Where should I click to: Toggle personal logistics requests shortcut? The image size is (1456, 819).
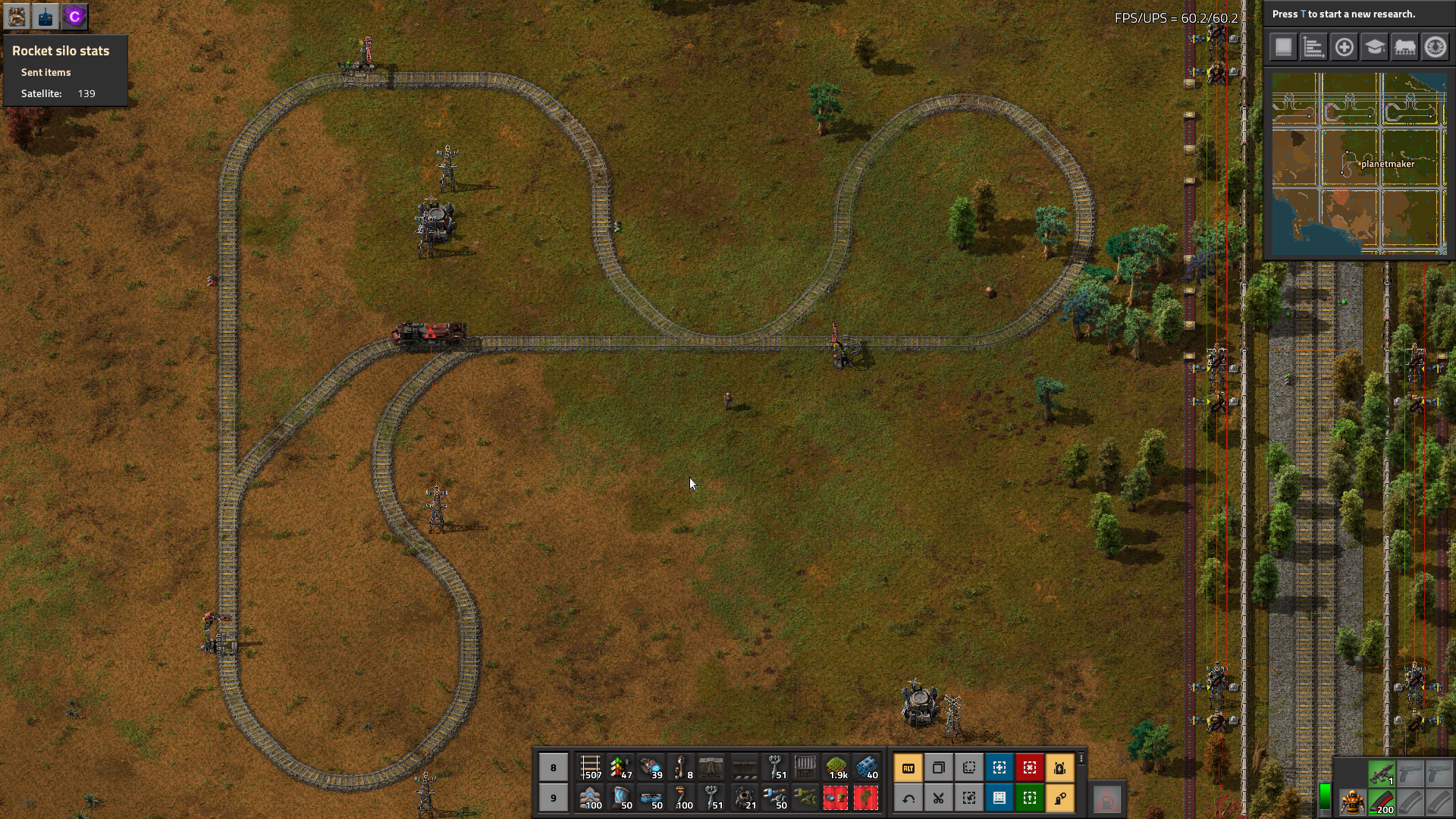click(x=1061, y=798)
